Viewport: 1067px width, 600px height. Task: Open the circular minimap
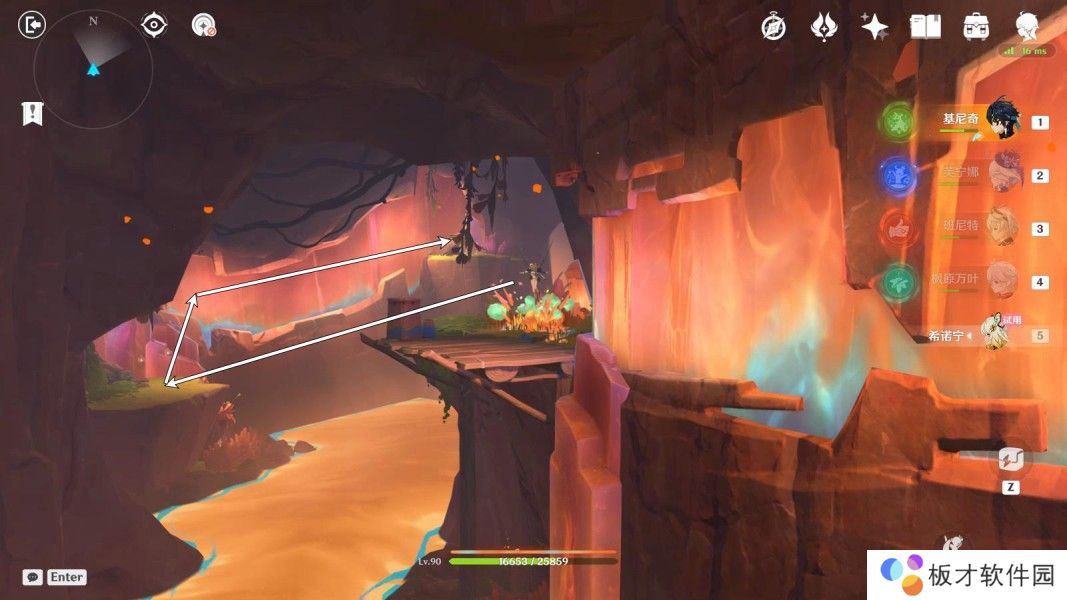click(93, 69)
